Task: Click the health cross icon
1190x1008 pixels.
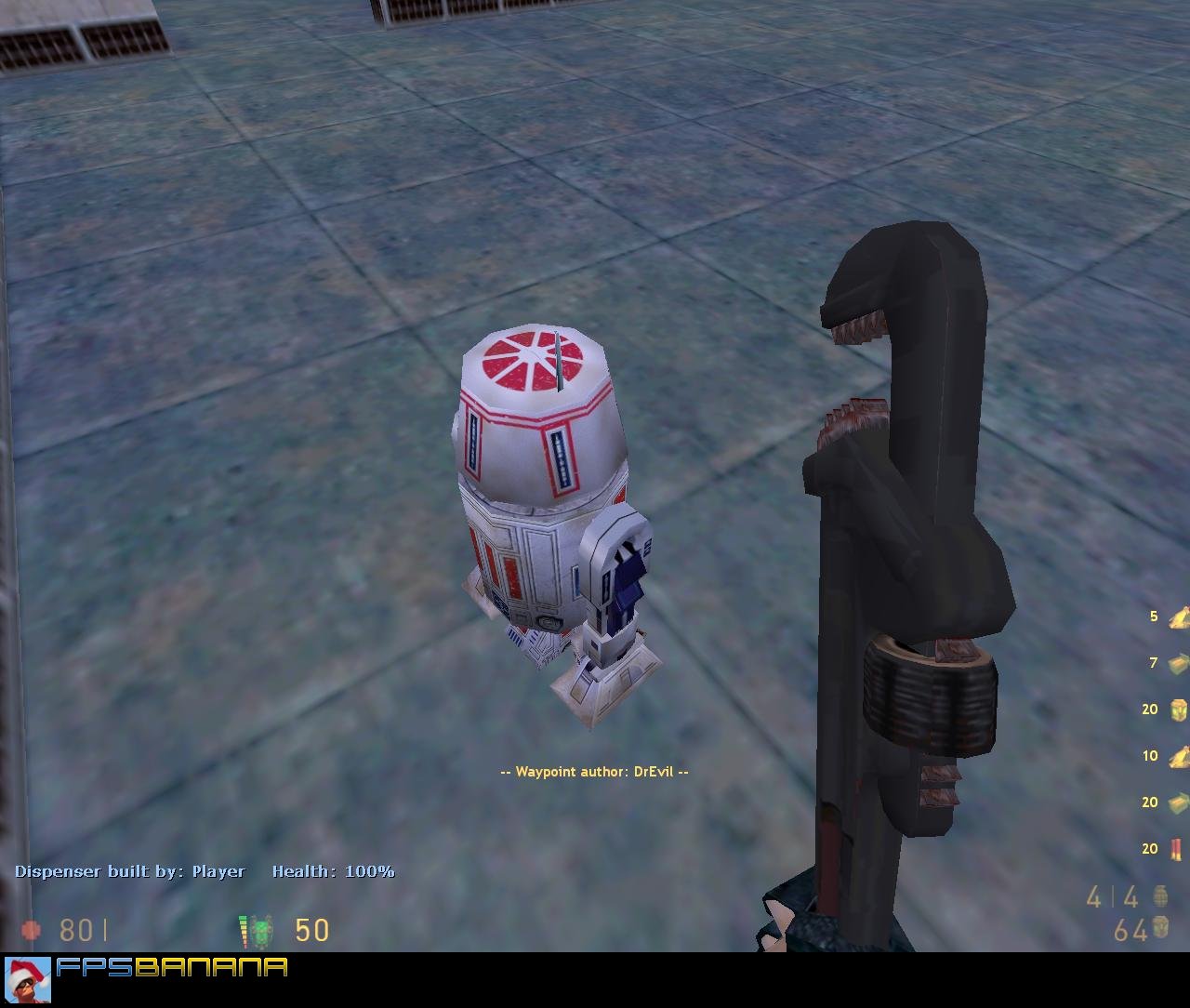Action: pyautogui.click(x=33, y=930)
